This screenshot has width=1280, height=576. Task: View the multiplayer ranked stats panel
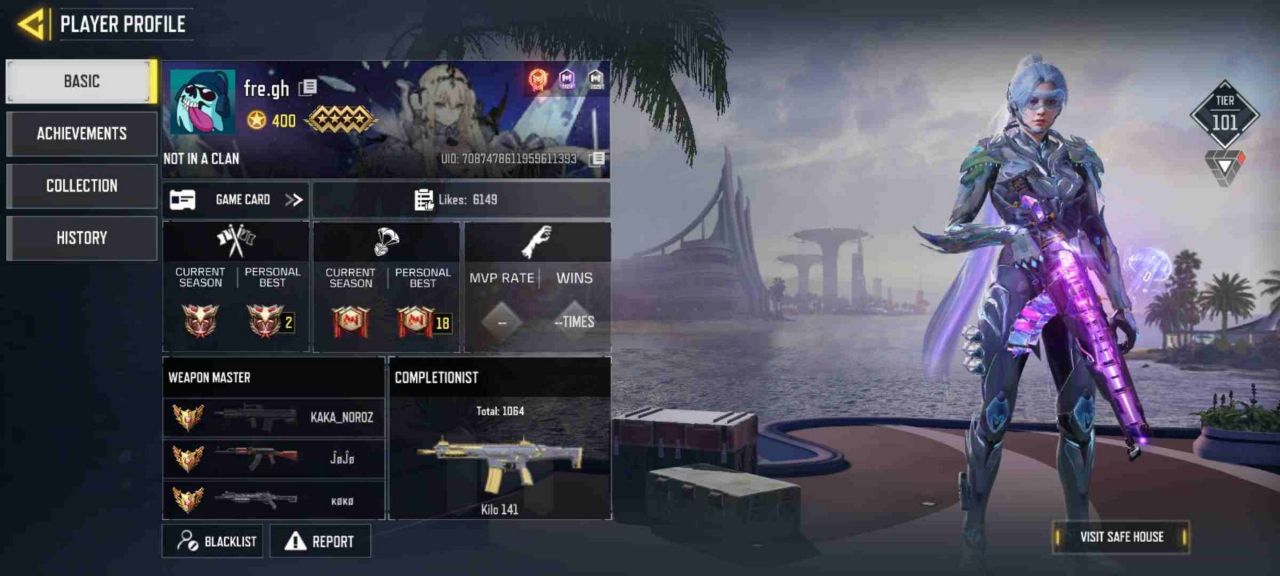(236, 287)
